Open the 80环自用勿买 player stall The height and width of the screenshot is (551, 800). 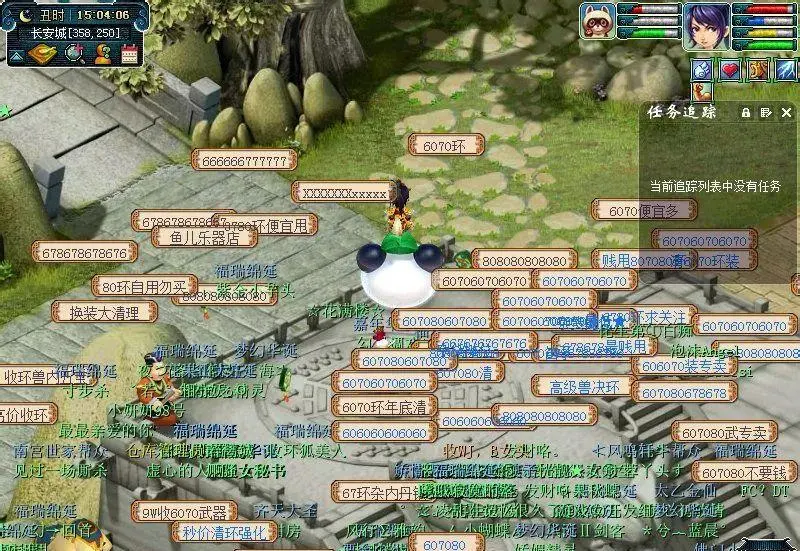coord(144,287)
